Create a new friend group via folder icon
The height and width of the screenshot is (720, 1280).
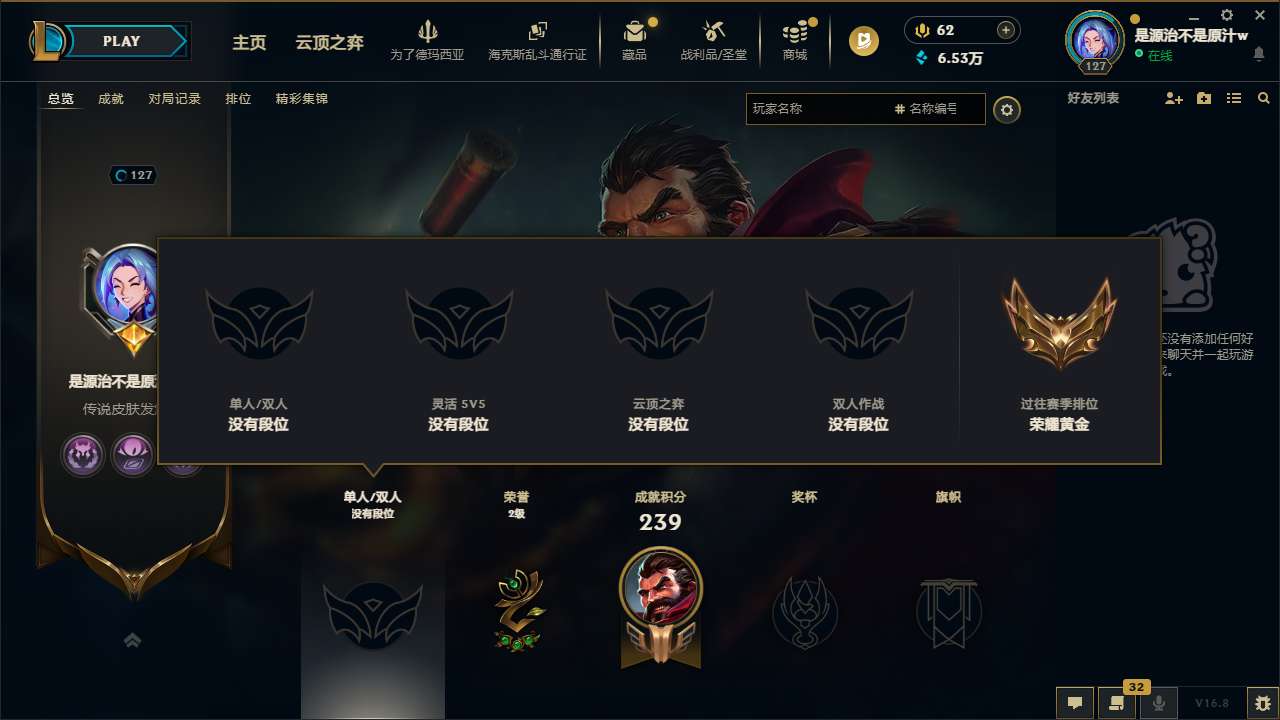(x=1202, y=98)
